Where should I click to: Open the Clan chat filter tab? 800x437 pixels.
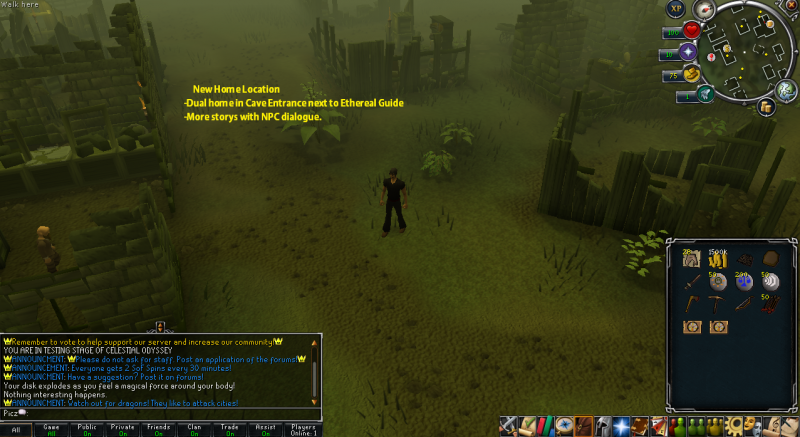pos(195,429)
